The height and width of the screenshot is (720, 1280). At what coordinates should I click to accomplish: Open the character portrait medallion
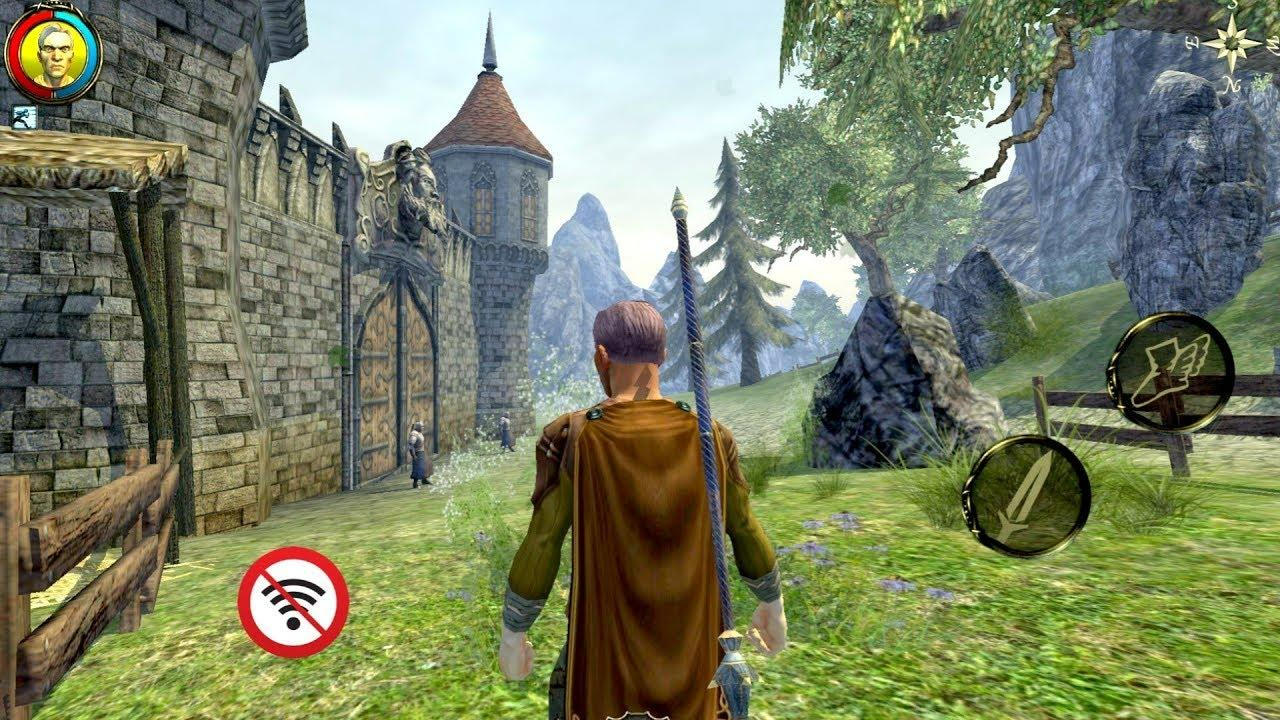tap(55, 52)
